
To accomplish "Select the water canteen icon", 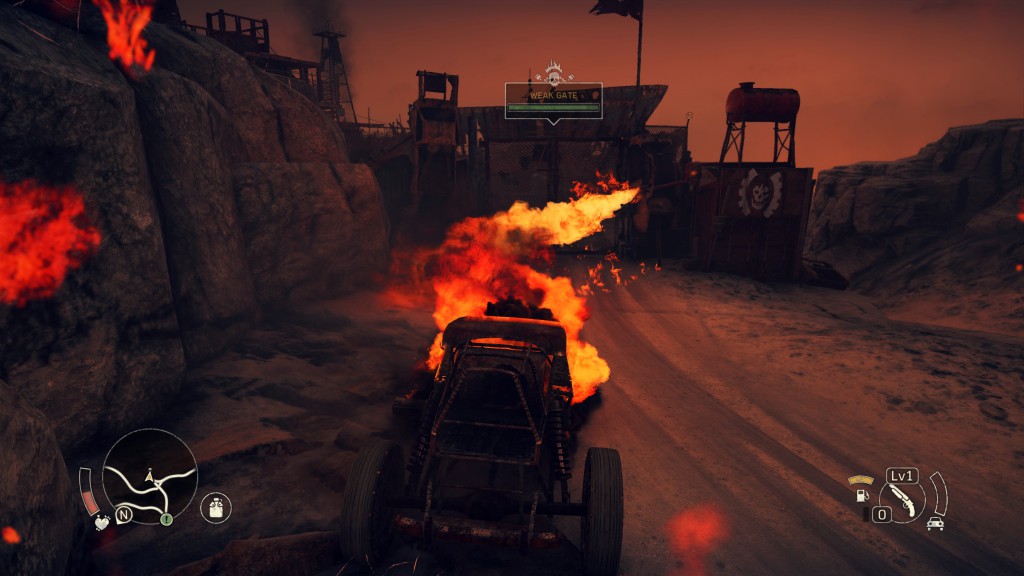I will point(215,506).
